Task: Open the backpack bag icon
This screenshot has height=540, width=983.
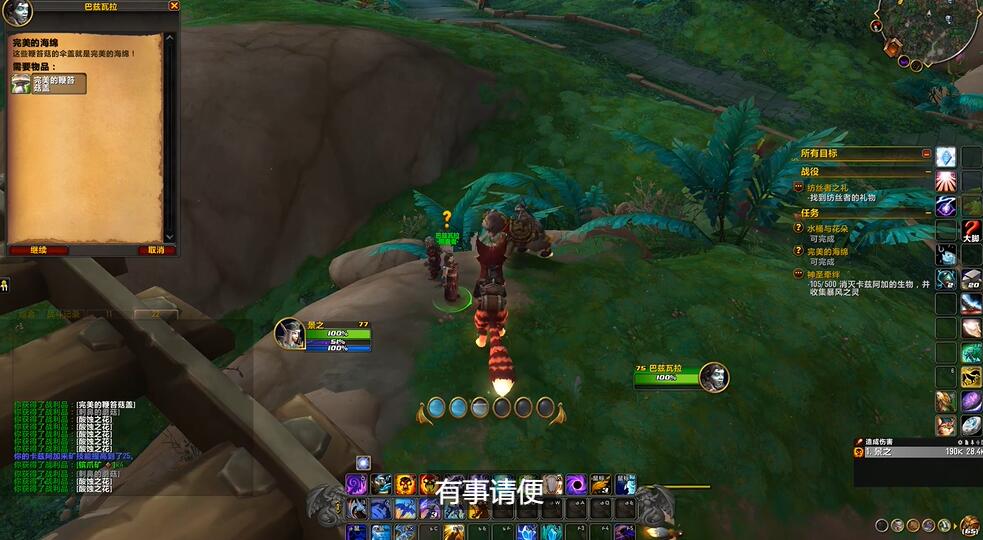Action: coord(969,525)
